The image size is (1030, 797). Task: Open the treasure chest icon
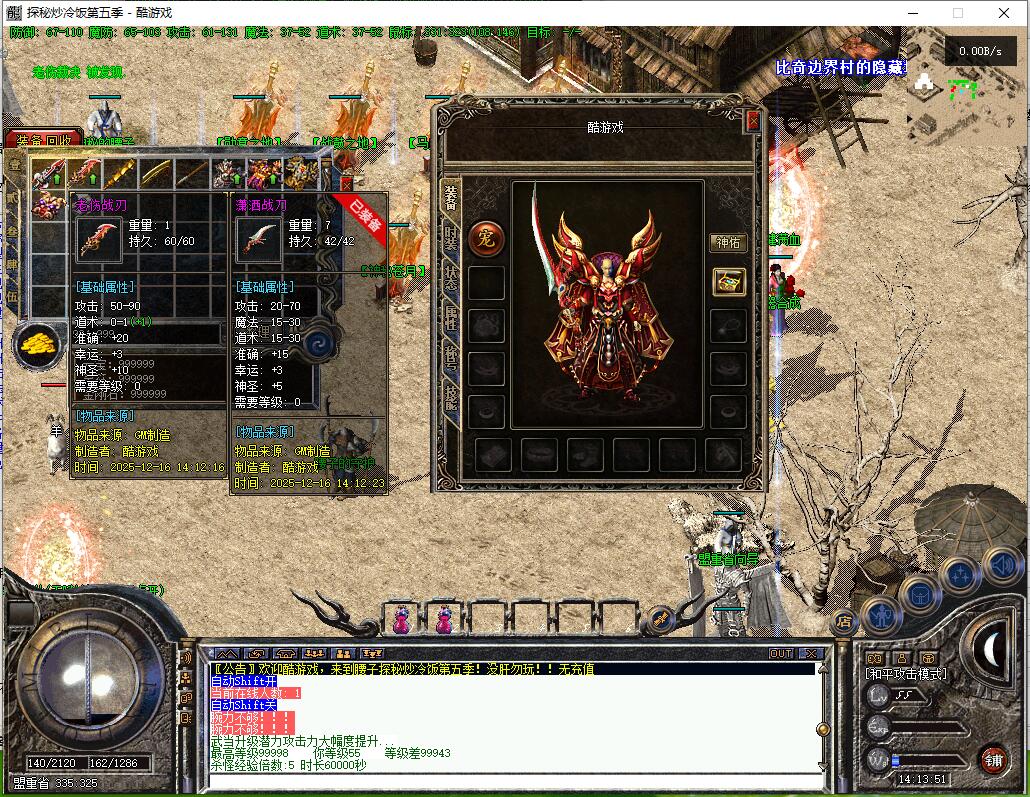coord(728,282)
